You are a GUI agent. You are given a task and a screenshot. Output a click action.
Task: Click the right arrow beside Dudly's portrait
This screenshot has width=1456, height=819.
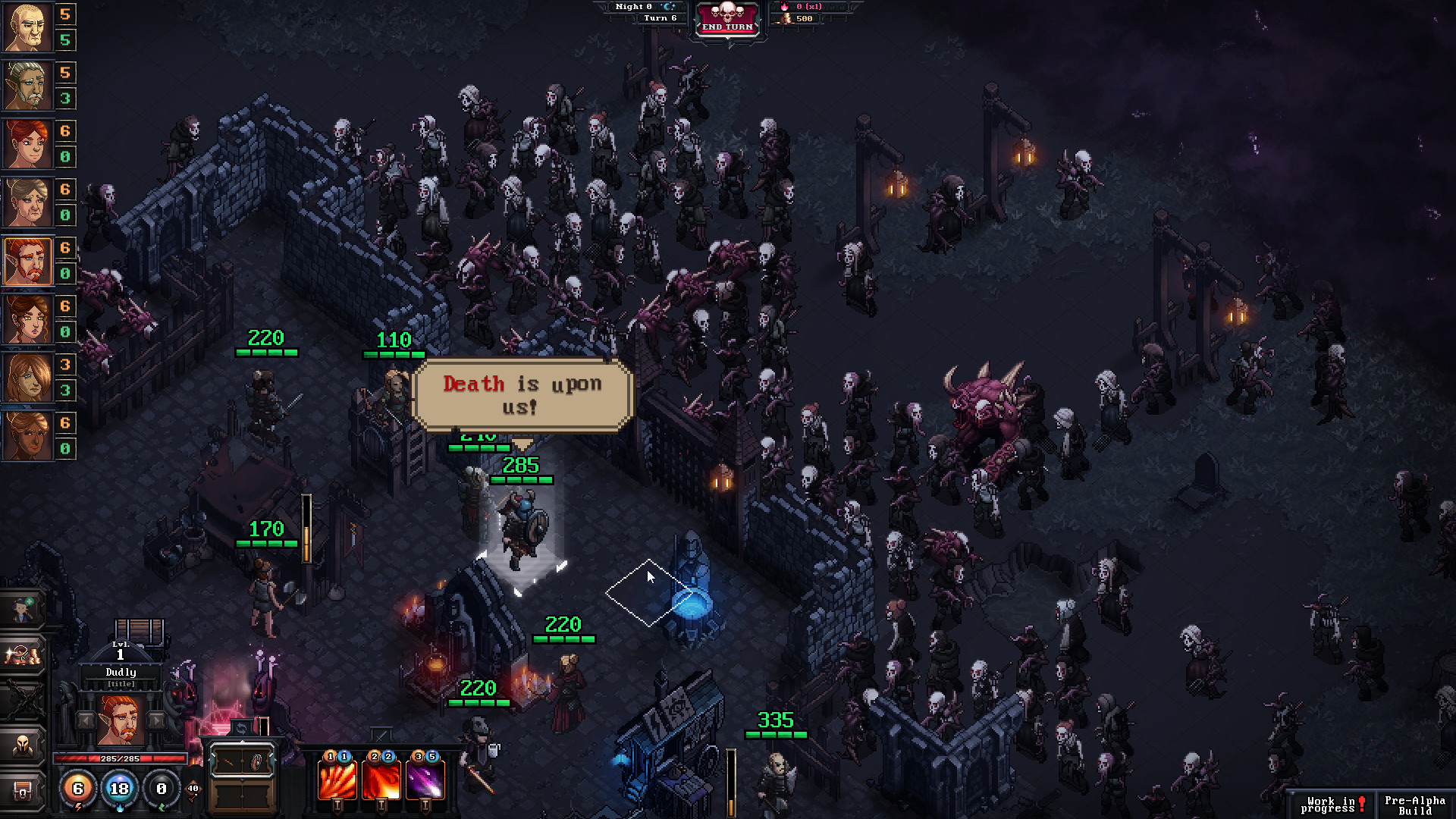click(x=155, y=721)
